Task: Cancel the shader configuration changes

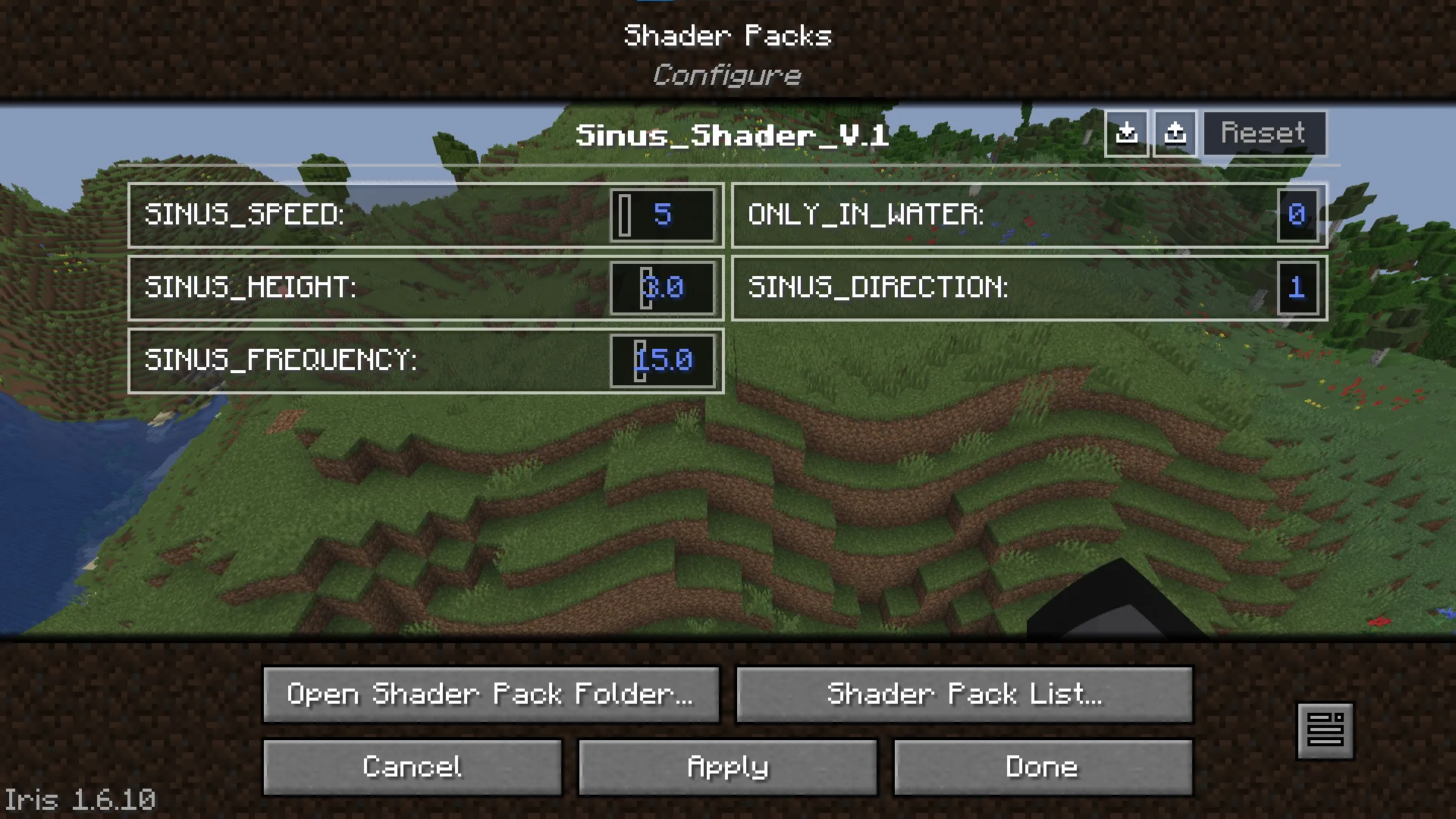Action: tap(412, 767)
